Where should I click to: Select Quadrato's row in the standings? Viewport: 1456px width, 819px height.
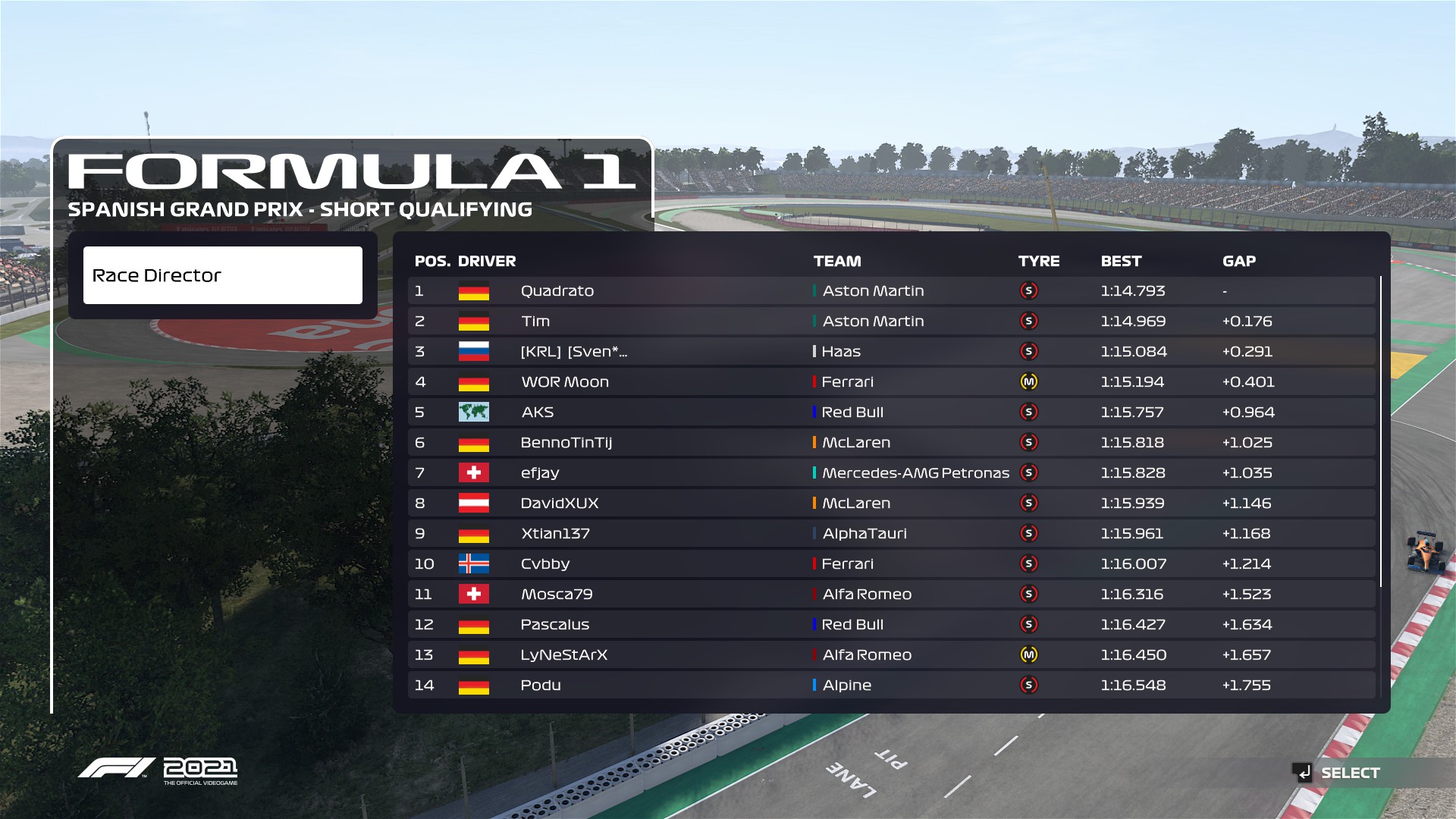[891, 291]
